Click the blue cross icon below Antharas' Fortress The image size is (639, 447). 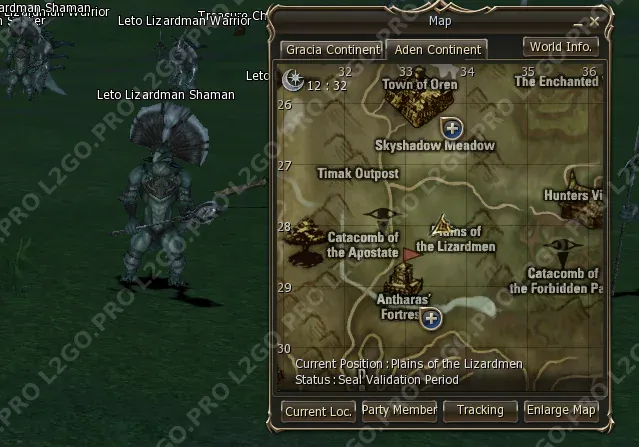point(431,318)
